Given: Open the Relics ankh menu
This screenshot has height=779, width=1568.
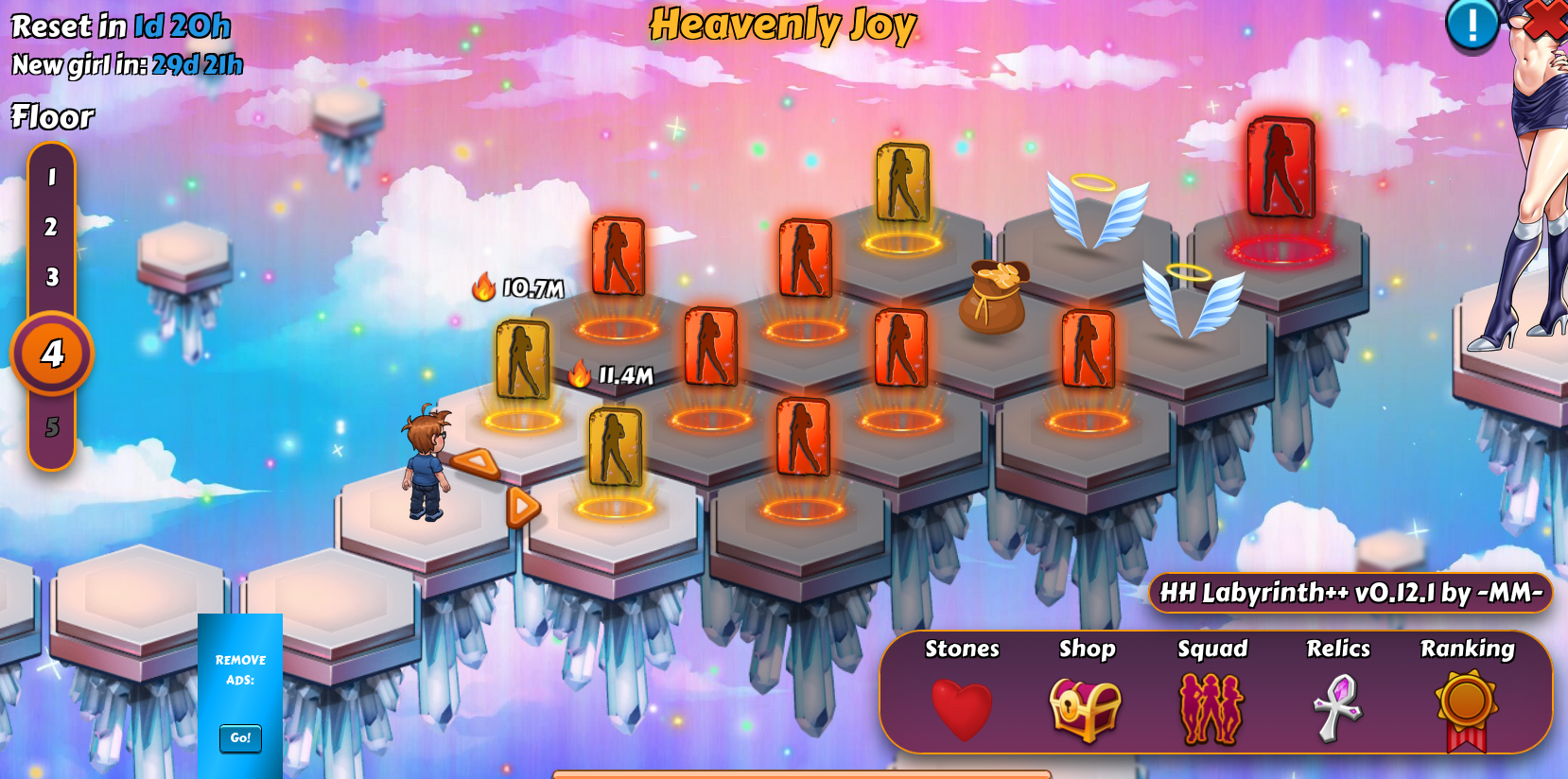Looking at the screenshot, I should click(x=1338, y=709).
